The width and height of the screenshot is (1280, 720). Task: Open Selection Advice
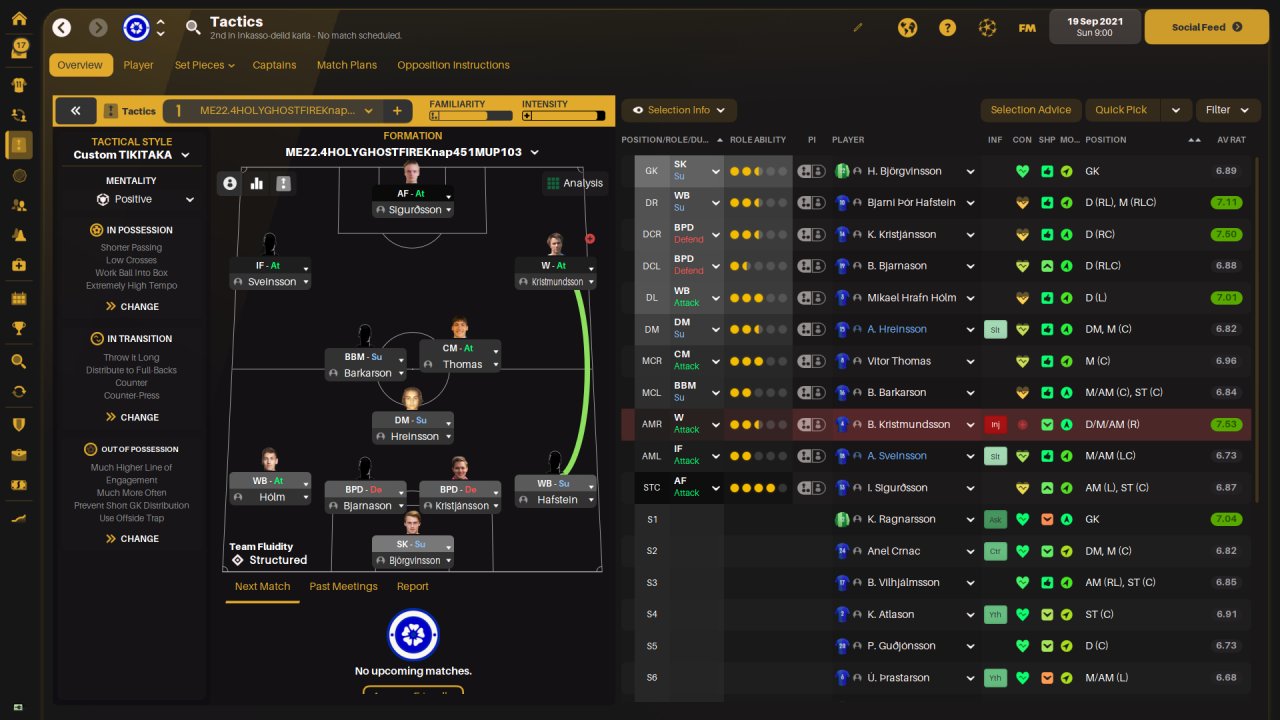click(x=1030, y=110)
